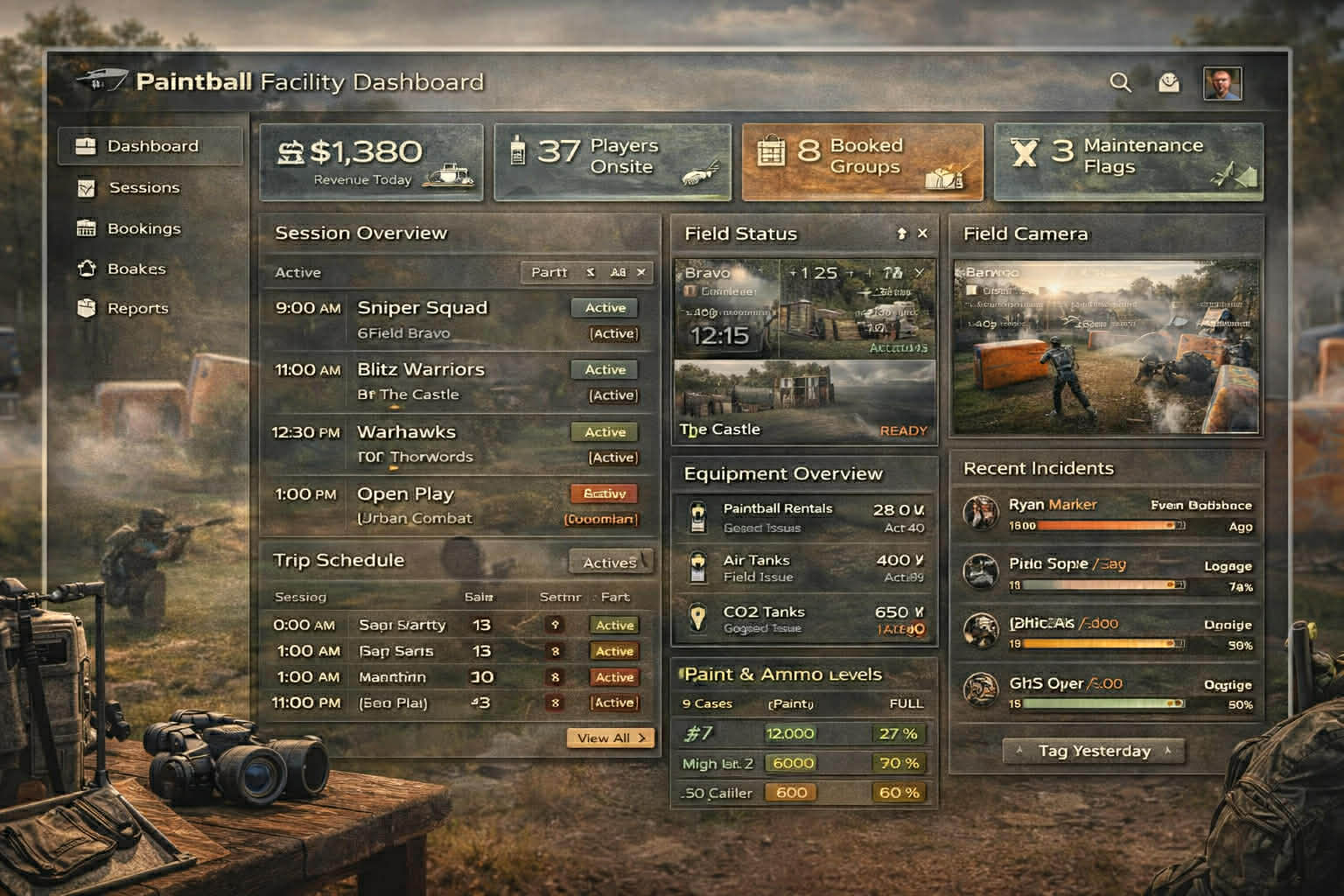Click the CO2 Tanks equipment icon
This screenshot has width=1344, height=896.
(696, 618)
